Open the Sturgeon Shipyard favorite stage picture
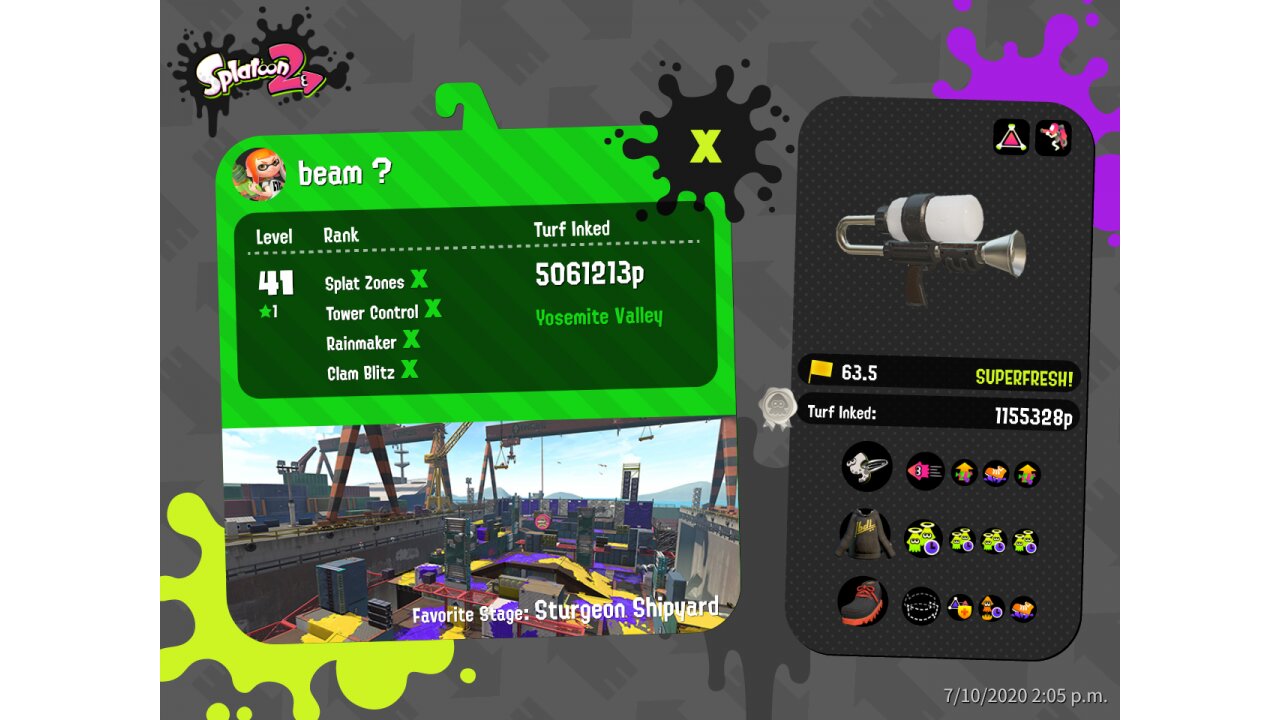The height and width of the screenshot is (720, 1280). (x=480, y=530)
